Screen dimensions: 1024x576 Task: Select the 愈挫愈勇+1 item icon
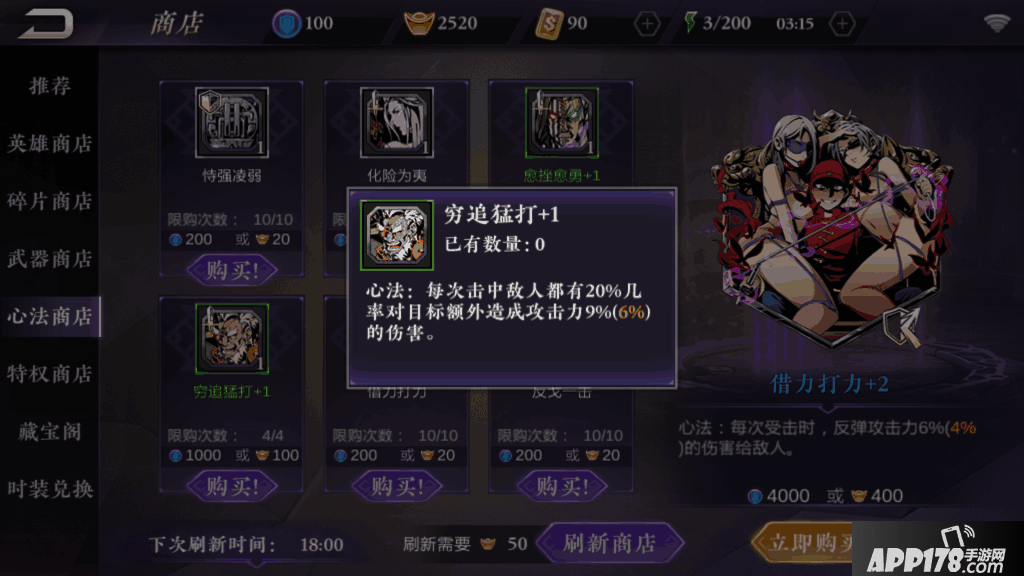click(x=561, y=123)
